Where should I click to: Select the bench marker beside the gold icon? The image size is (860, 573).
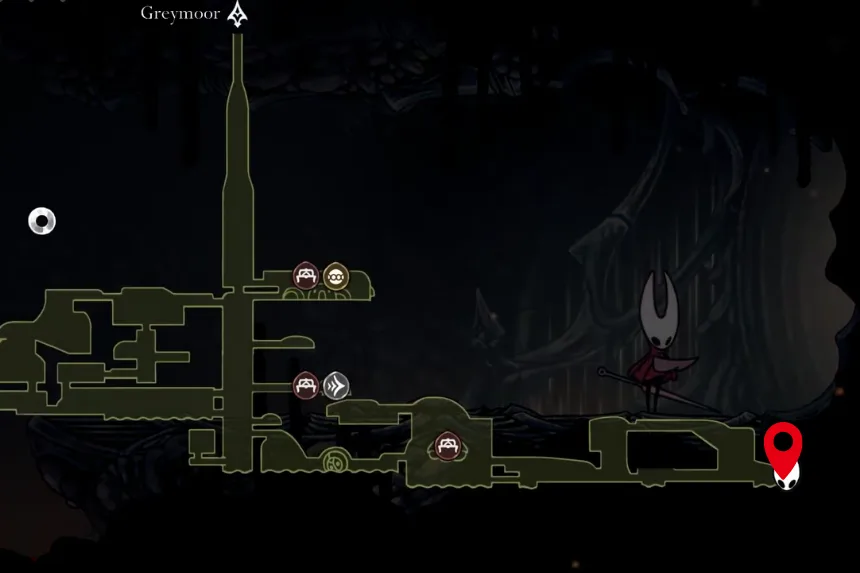pyautogui.click(x=305, y=276)
